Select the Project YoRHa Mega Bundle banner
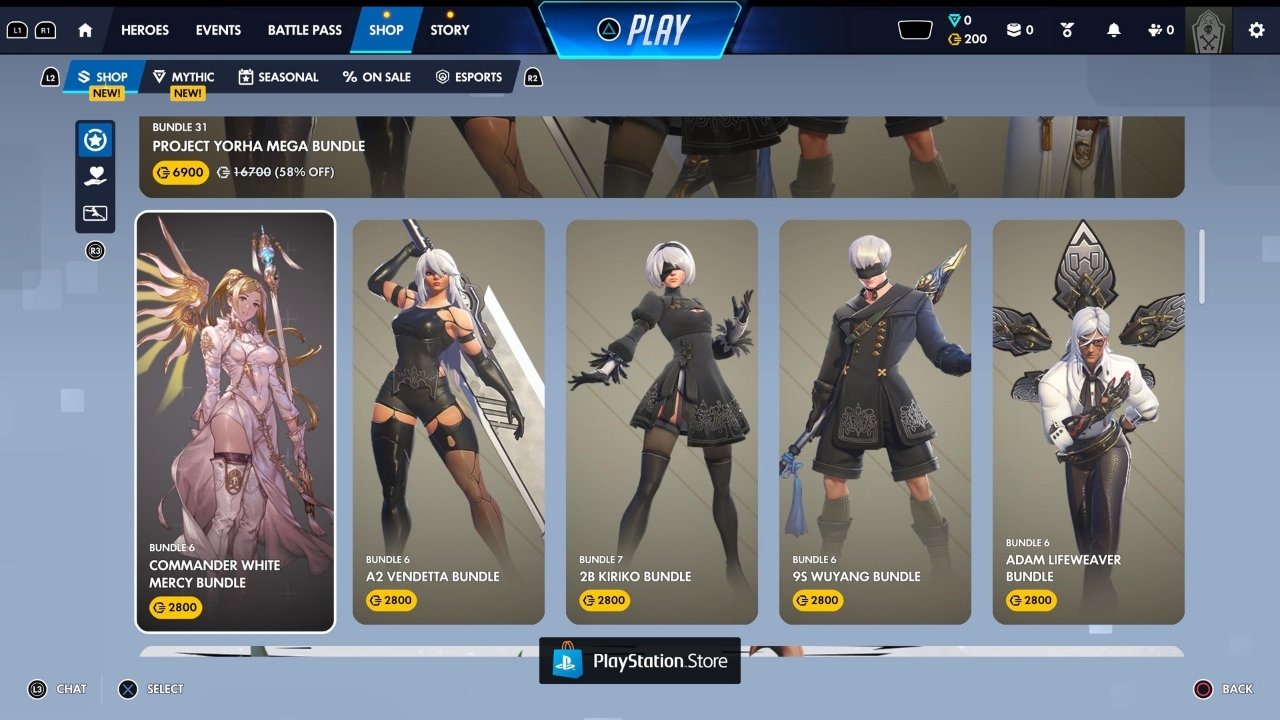 [660, 156]
